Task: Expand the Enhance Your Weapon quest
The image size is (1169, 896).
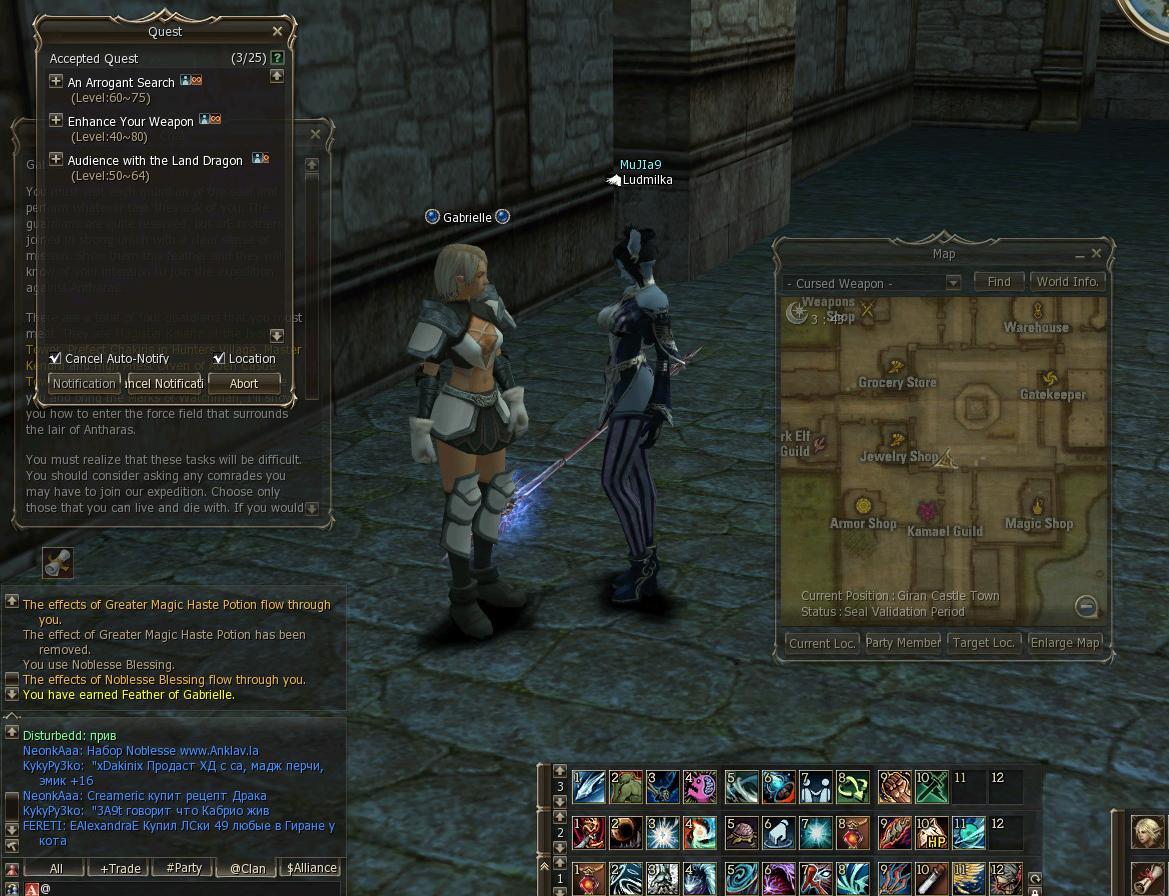Action: tap(56, 120)
